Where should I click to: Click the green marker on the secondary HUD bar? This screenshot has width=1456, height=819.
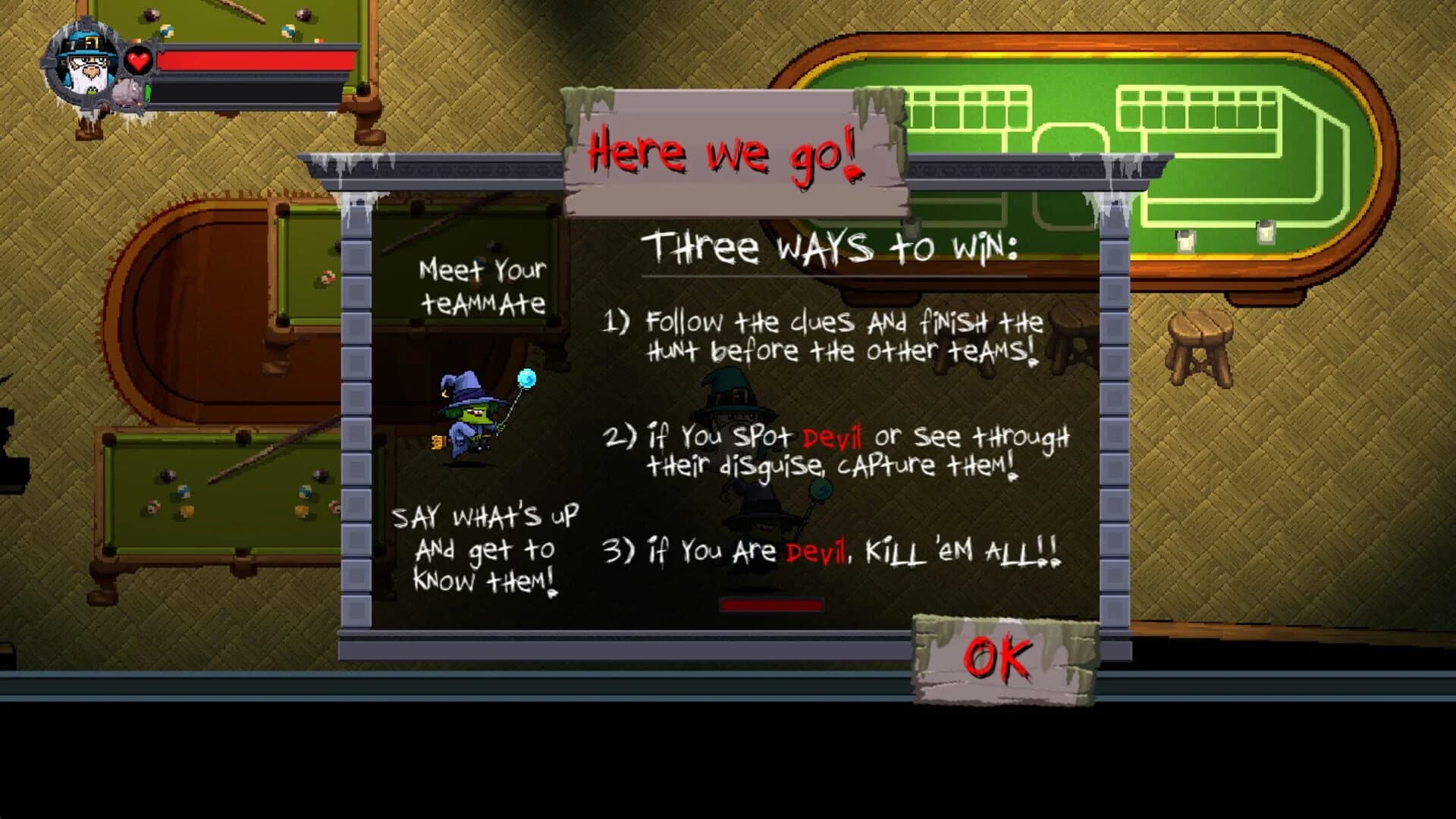pos(148,93)
